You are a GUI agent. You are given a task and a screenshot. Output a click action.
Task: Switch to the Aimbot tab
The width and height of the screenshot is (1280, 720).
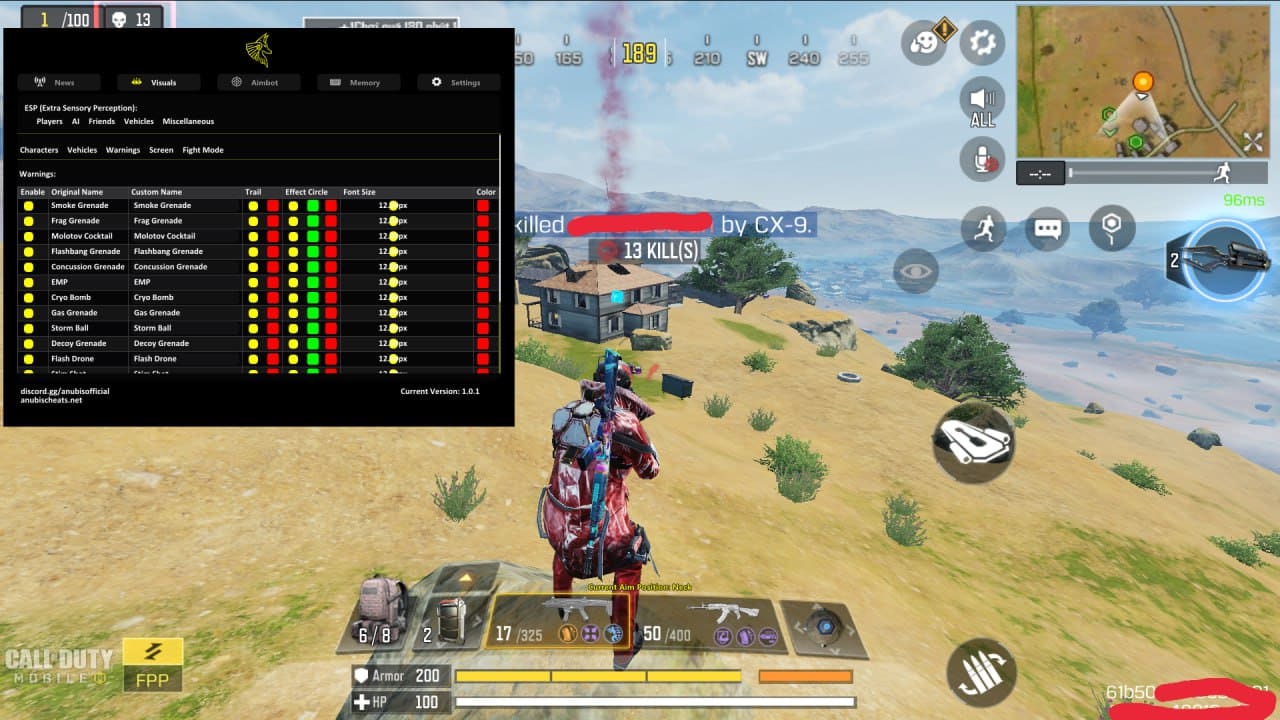[x=258, y=82]
